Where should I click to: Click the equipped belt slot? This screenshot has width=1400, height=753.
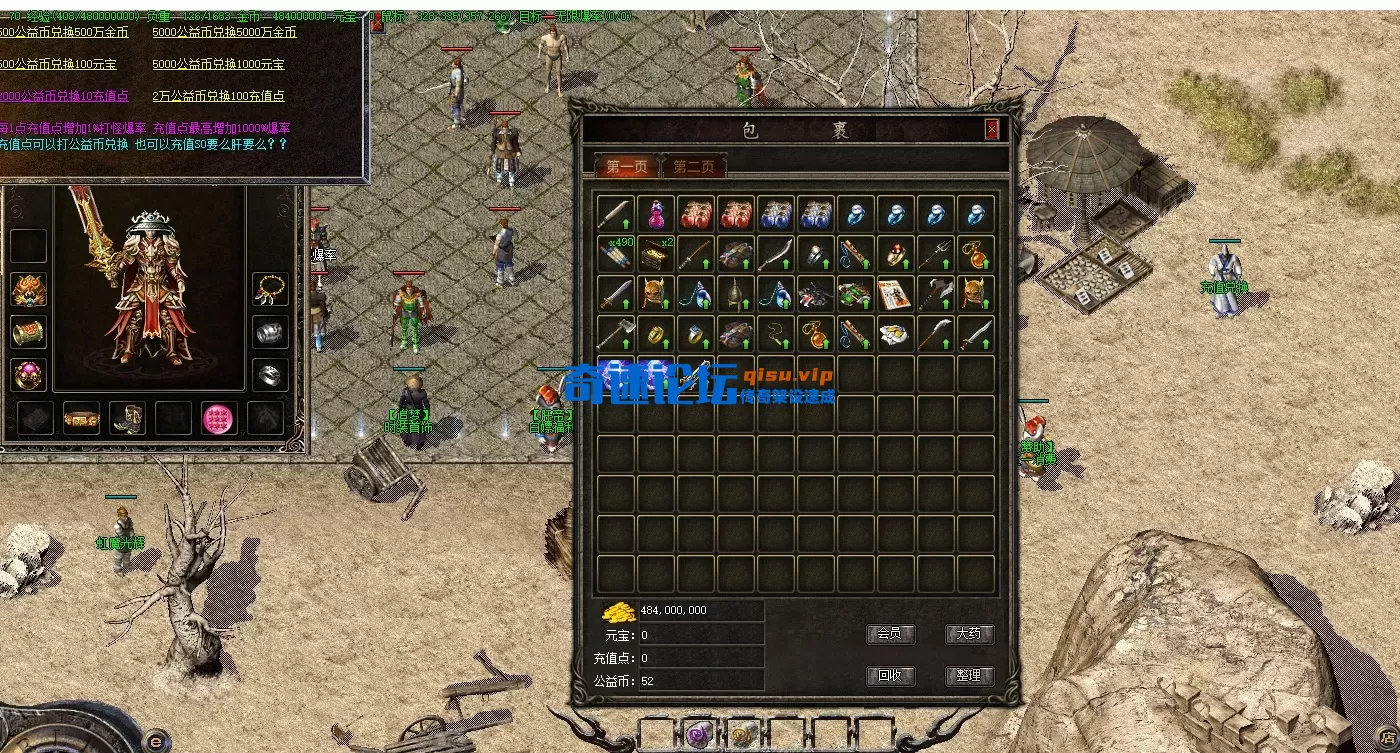pyautogui.click(x=81, y=418)
